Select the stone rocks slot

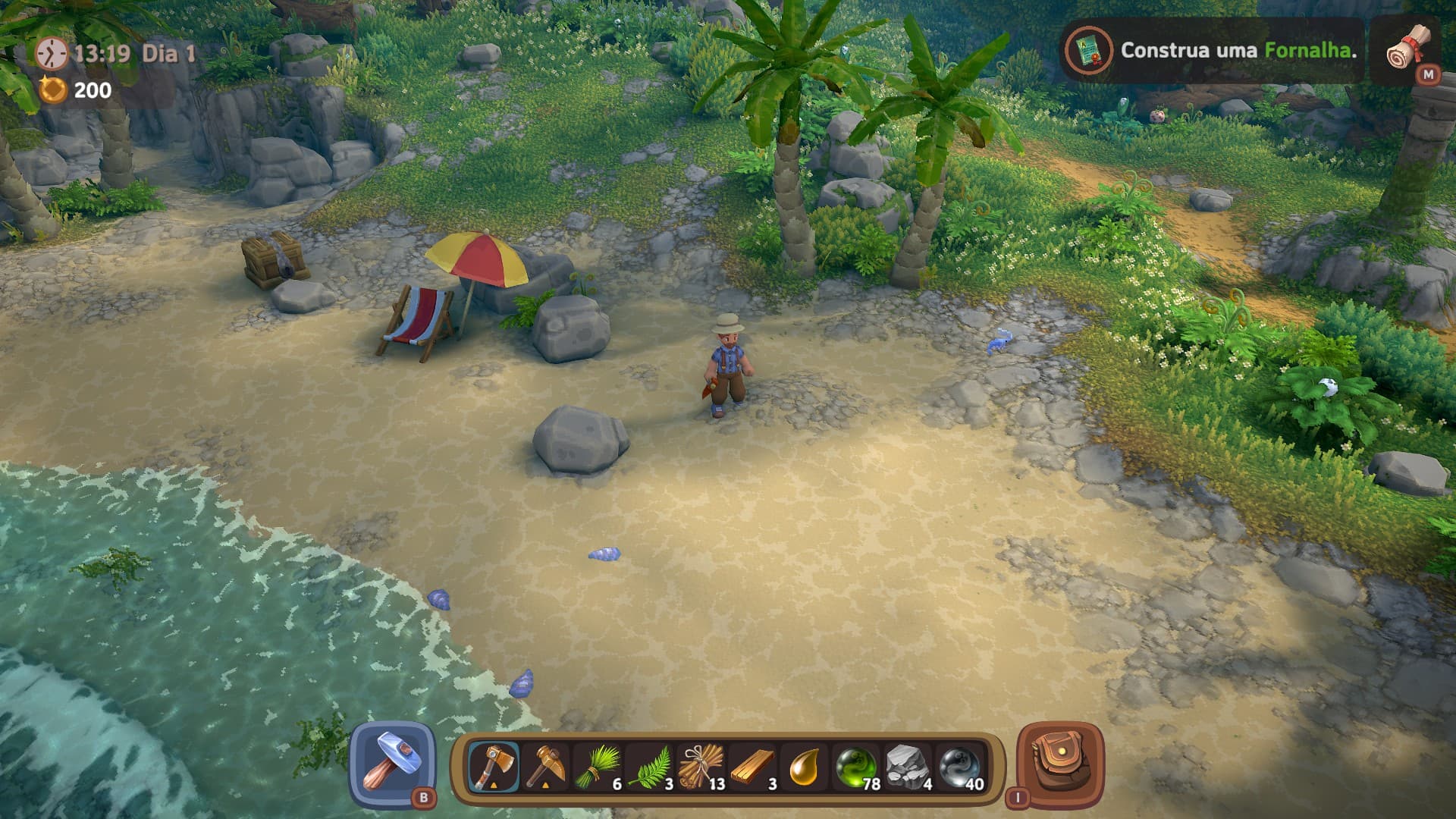point(908,767)
